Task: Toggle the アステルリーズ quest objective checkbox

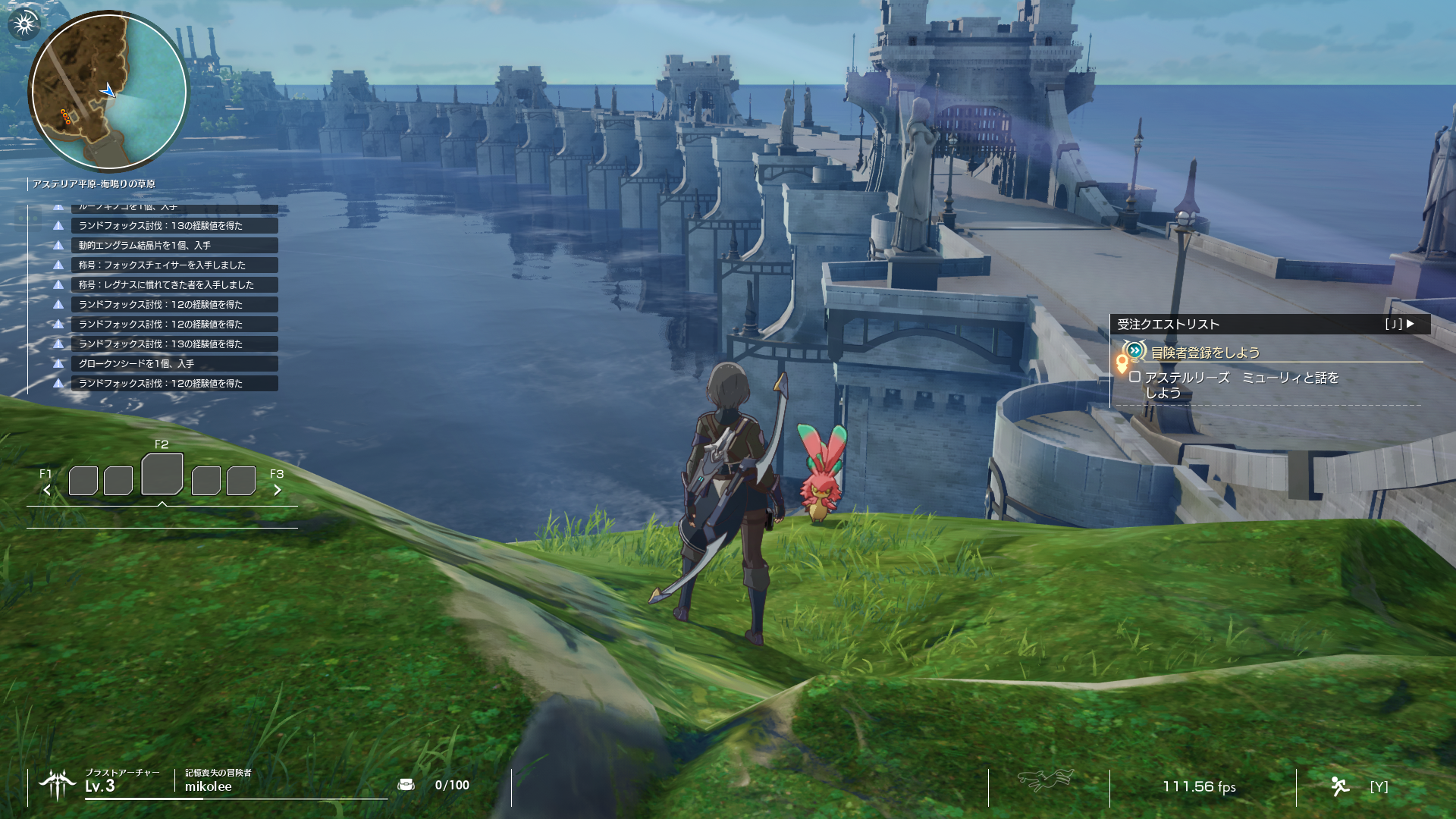Action: click(x=1134, y=377)
